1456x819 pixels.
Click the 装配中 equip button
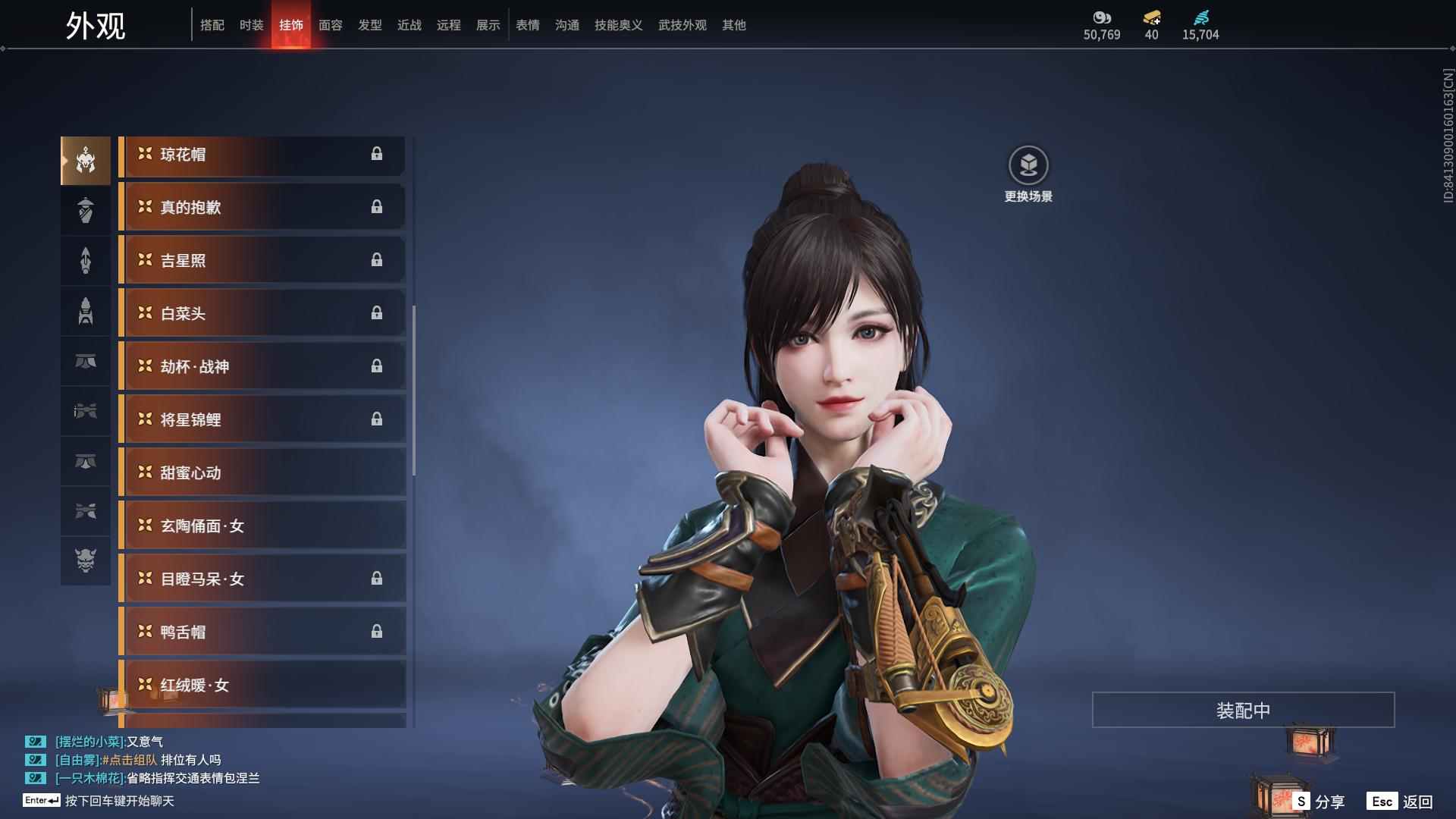(1243, 711)
